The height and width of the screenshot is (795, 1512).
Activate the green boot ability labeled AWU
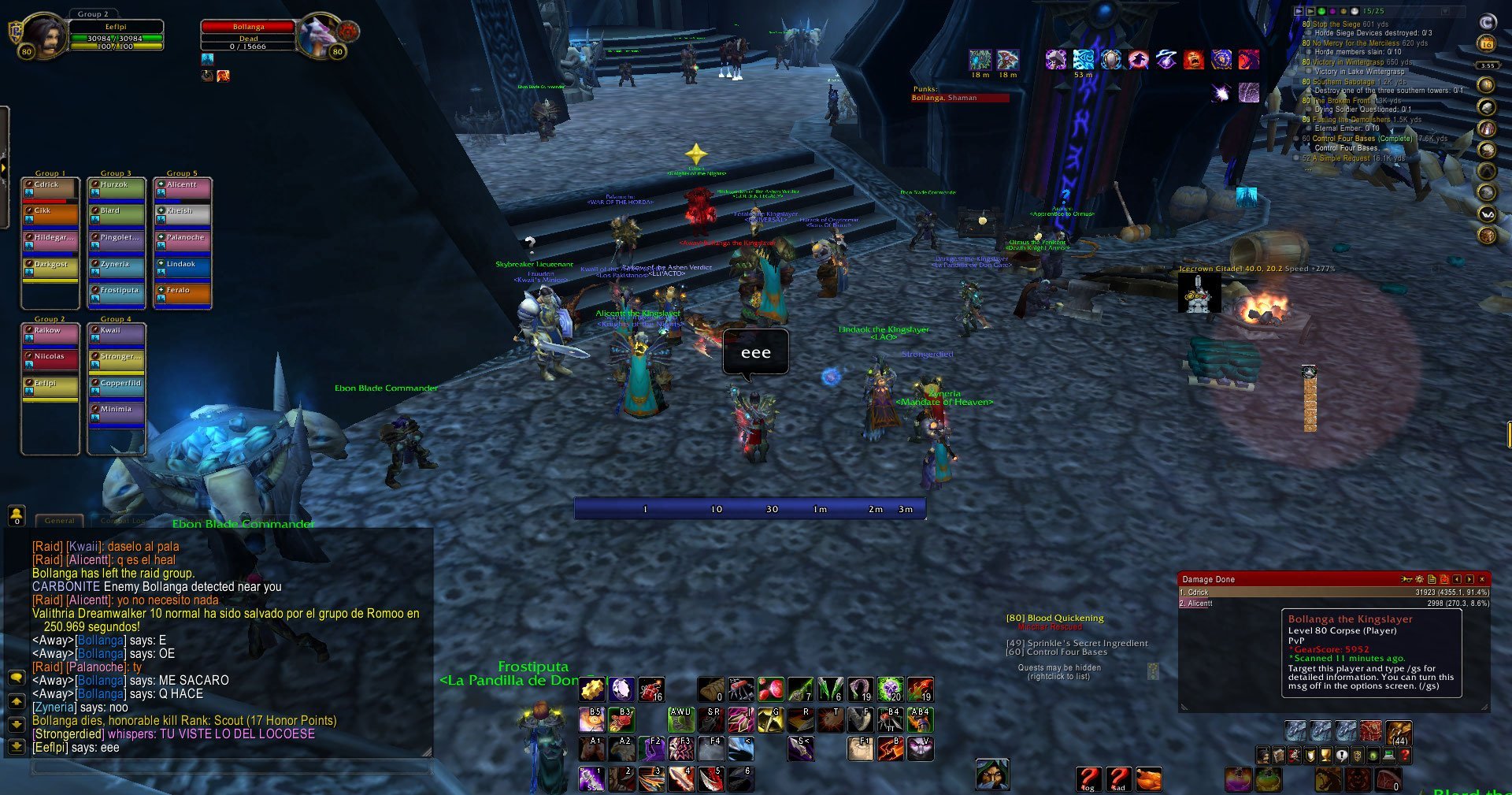tap(680, 719)
